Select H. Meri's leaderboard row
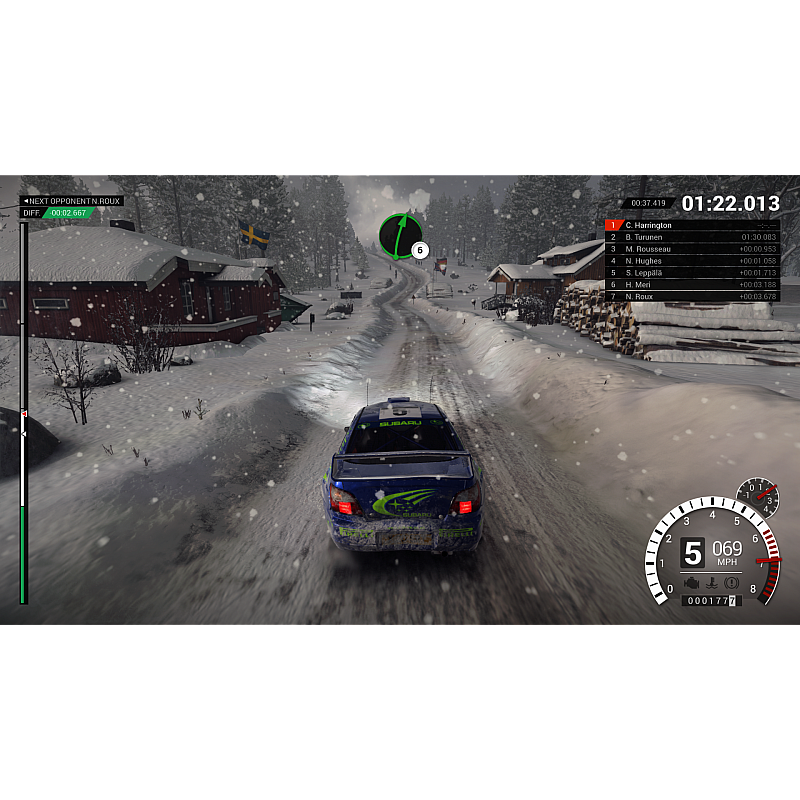 692,285
